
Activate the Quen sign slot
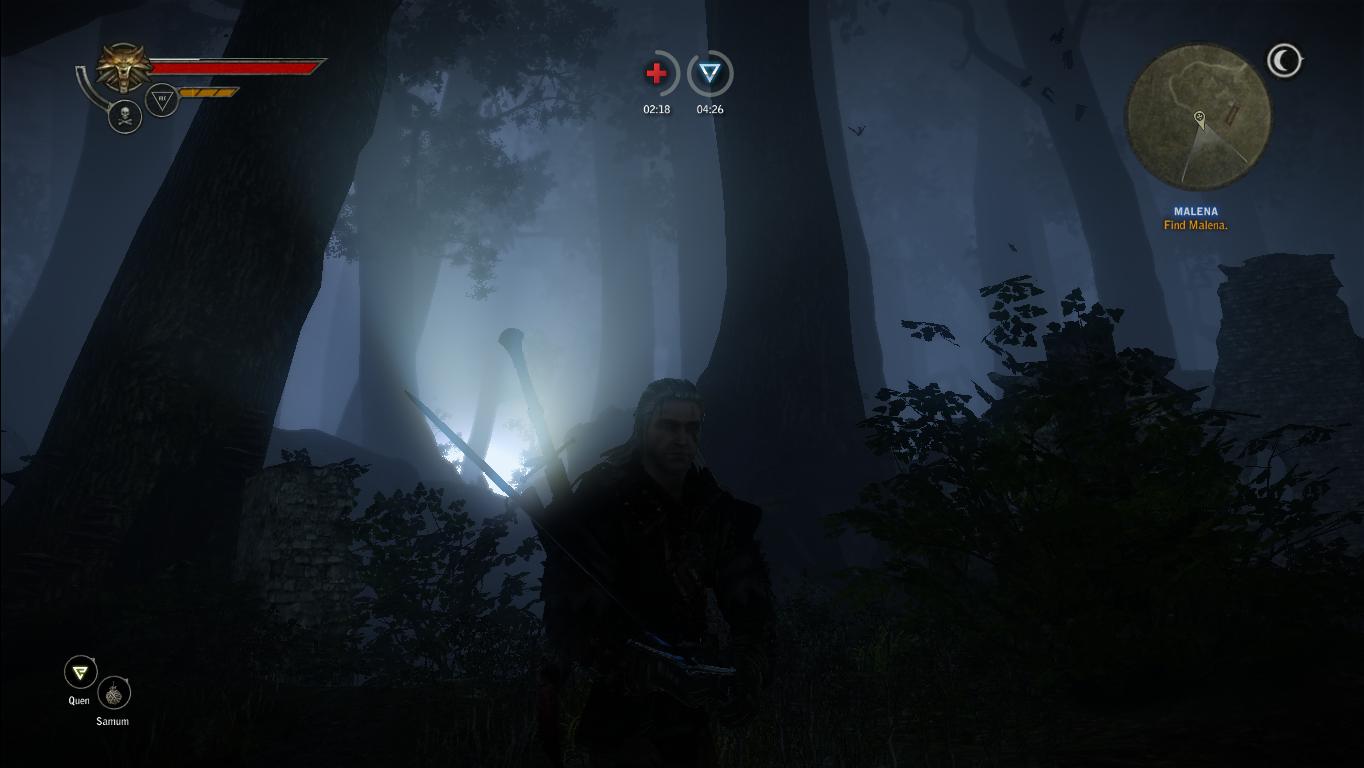pos(80,672)
